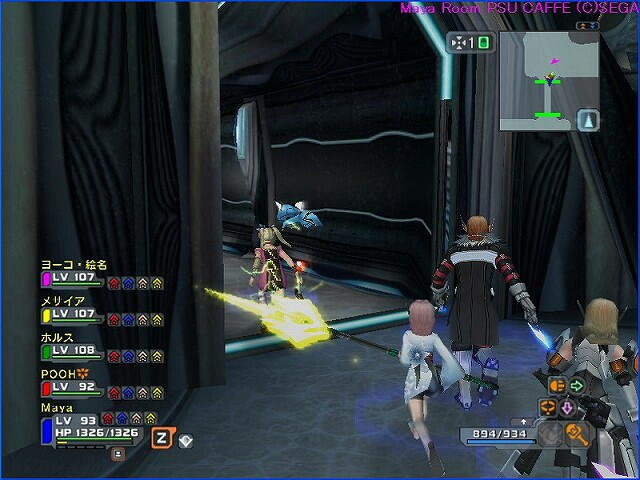Select the orange weapon slot icon
Viewport: 640px width, 480px height.
(x=575, y=433)
